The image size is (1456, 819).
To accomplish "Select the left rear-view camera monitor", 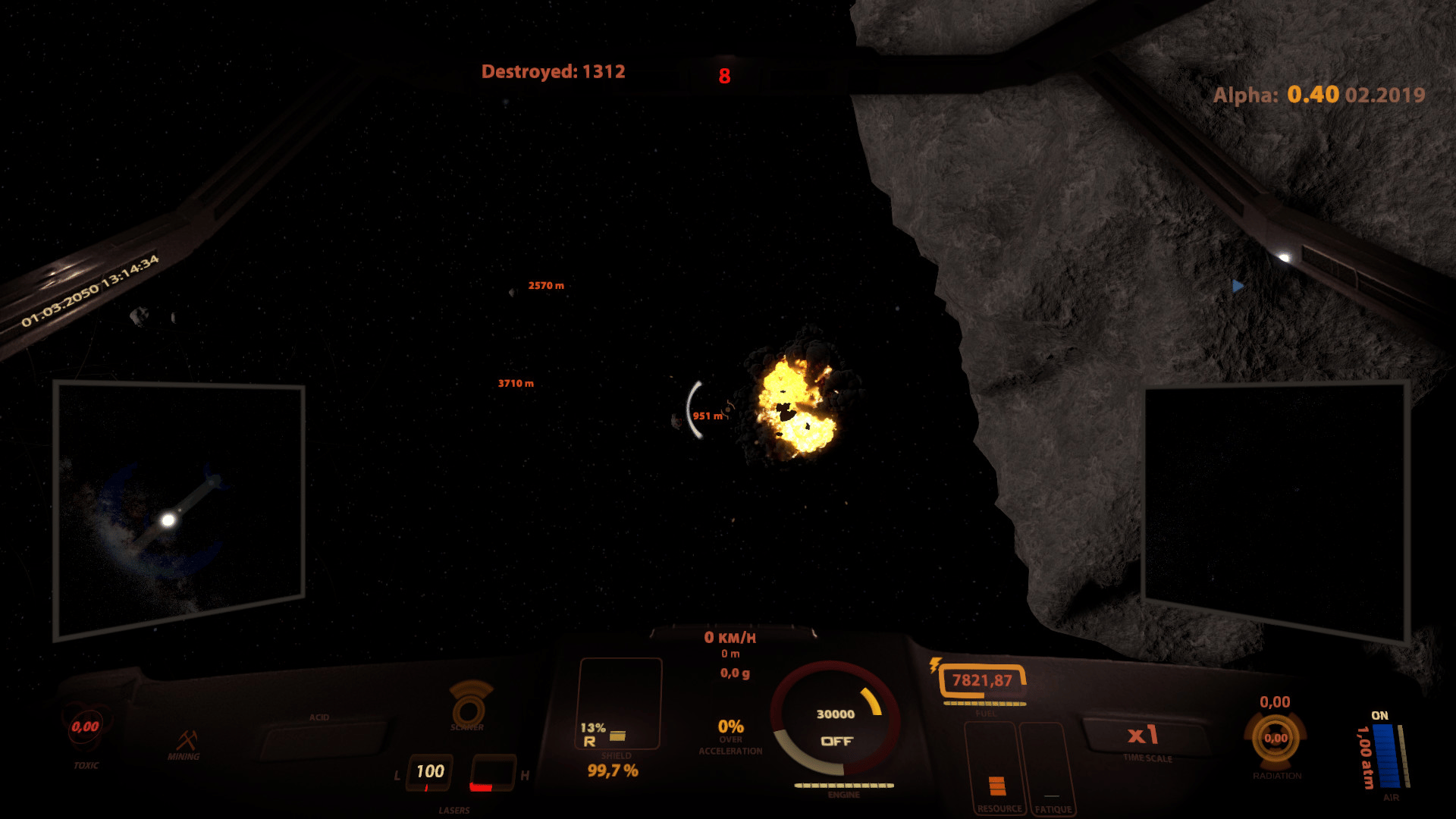I will (x=179, y=510).
